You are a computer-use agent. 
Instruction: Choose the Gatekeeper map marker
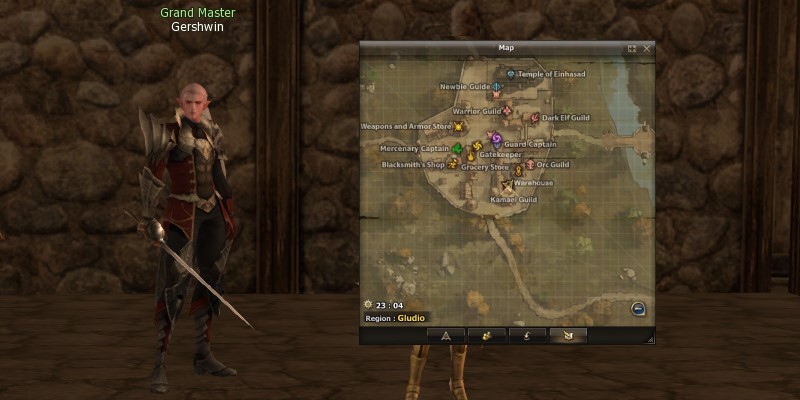[x=477, y=147]
